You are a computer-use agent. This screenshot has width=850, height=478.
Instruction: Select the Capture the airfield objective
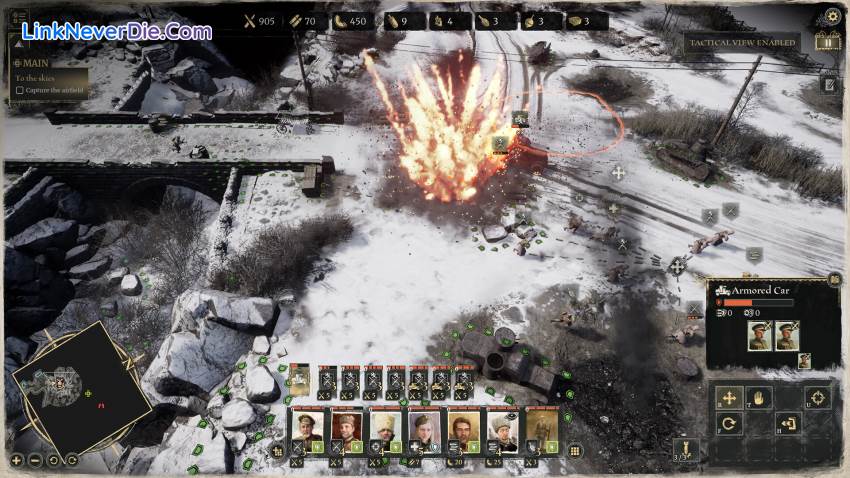[21, 91]
